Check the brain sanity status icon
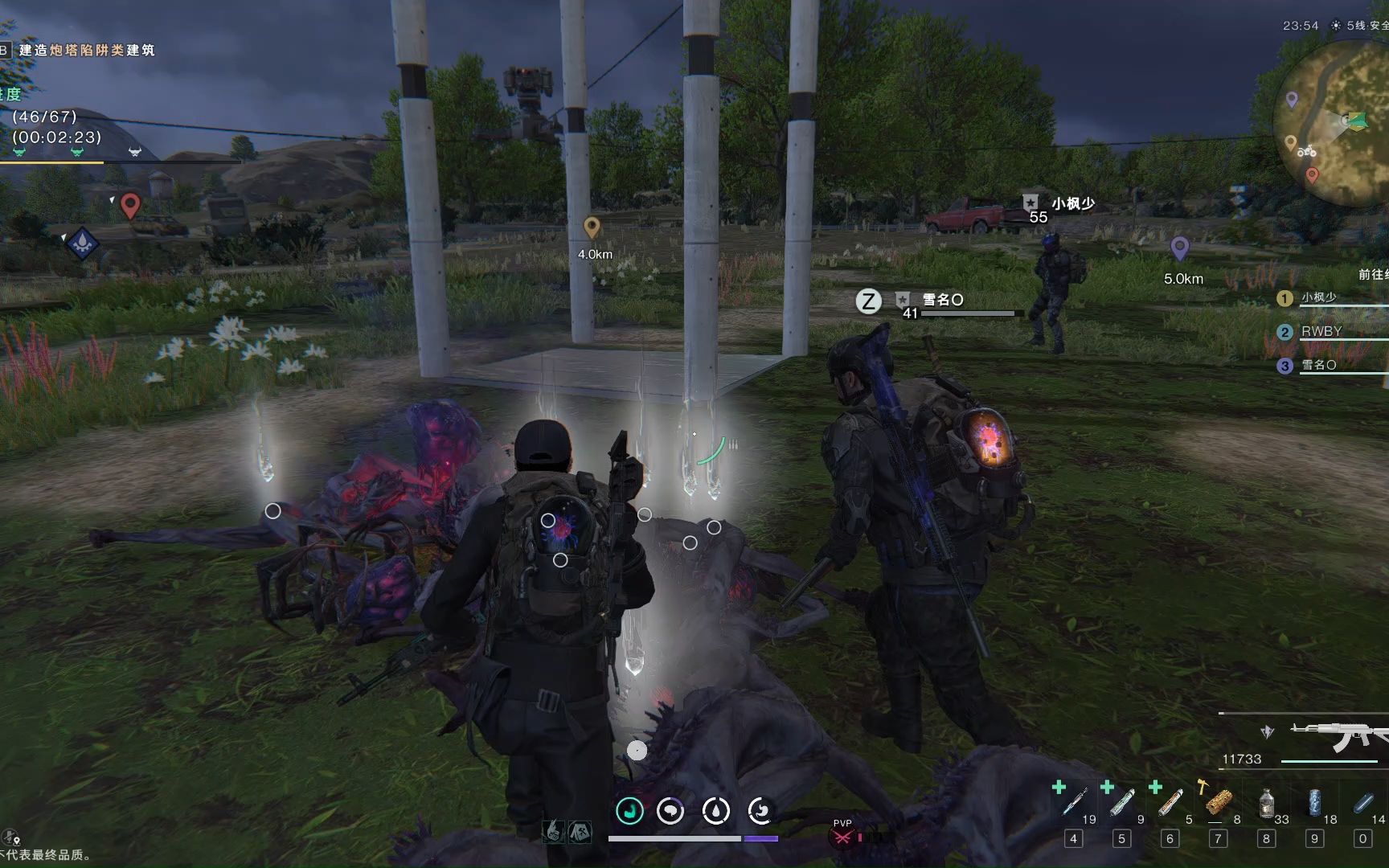The image size is (1389, 868). (670, 811)
